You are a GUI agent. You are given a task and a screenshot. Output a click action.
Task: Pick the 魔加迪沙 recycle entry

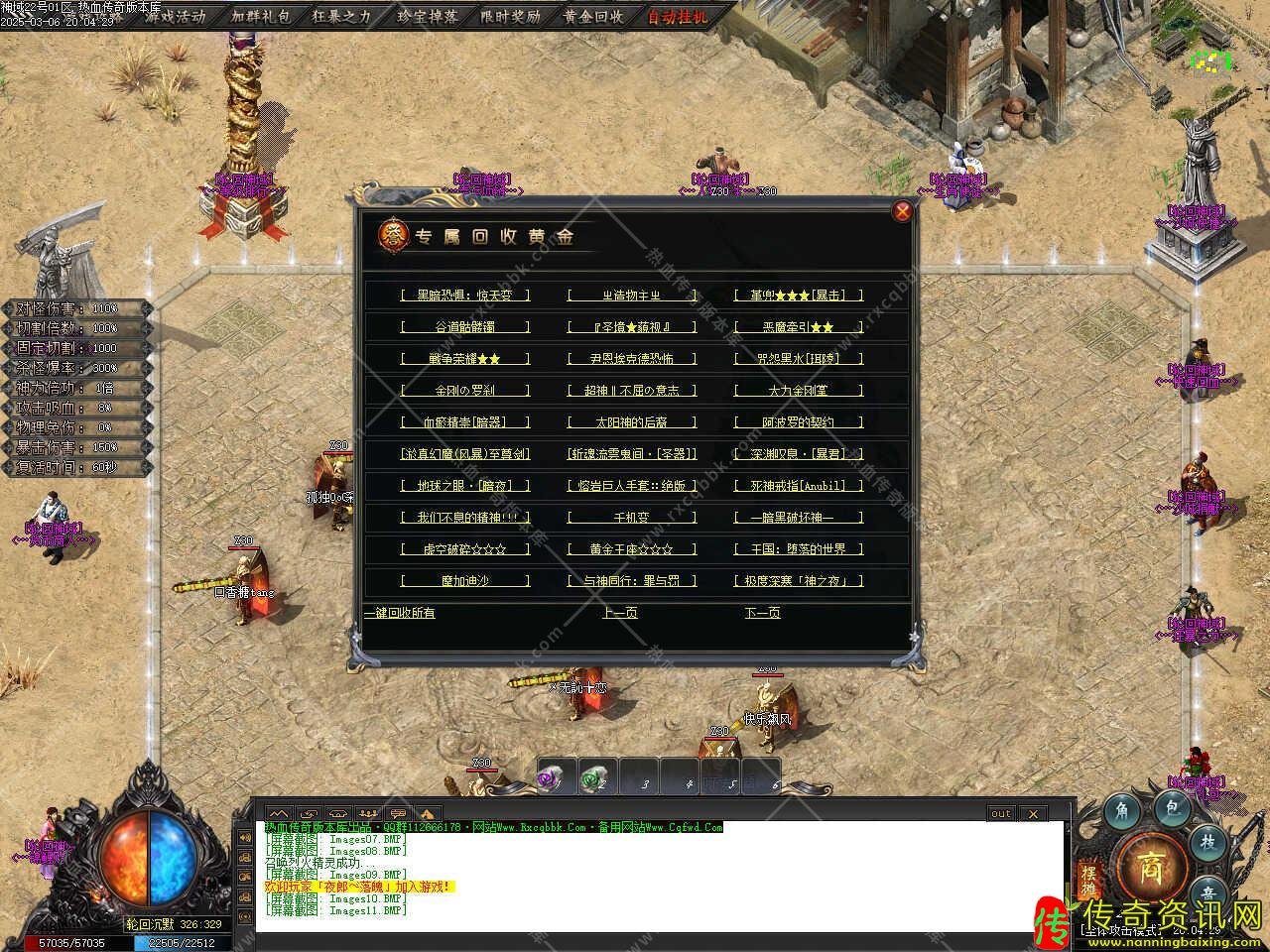pos(465,581)
